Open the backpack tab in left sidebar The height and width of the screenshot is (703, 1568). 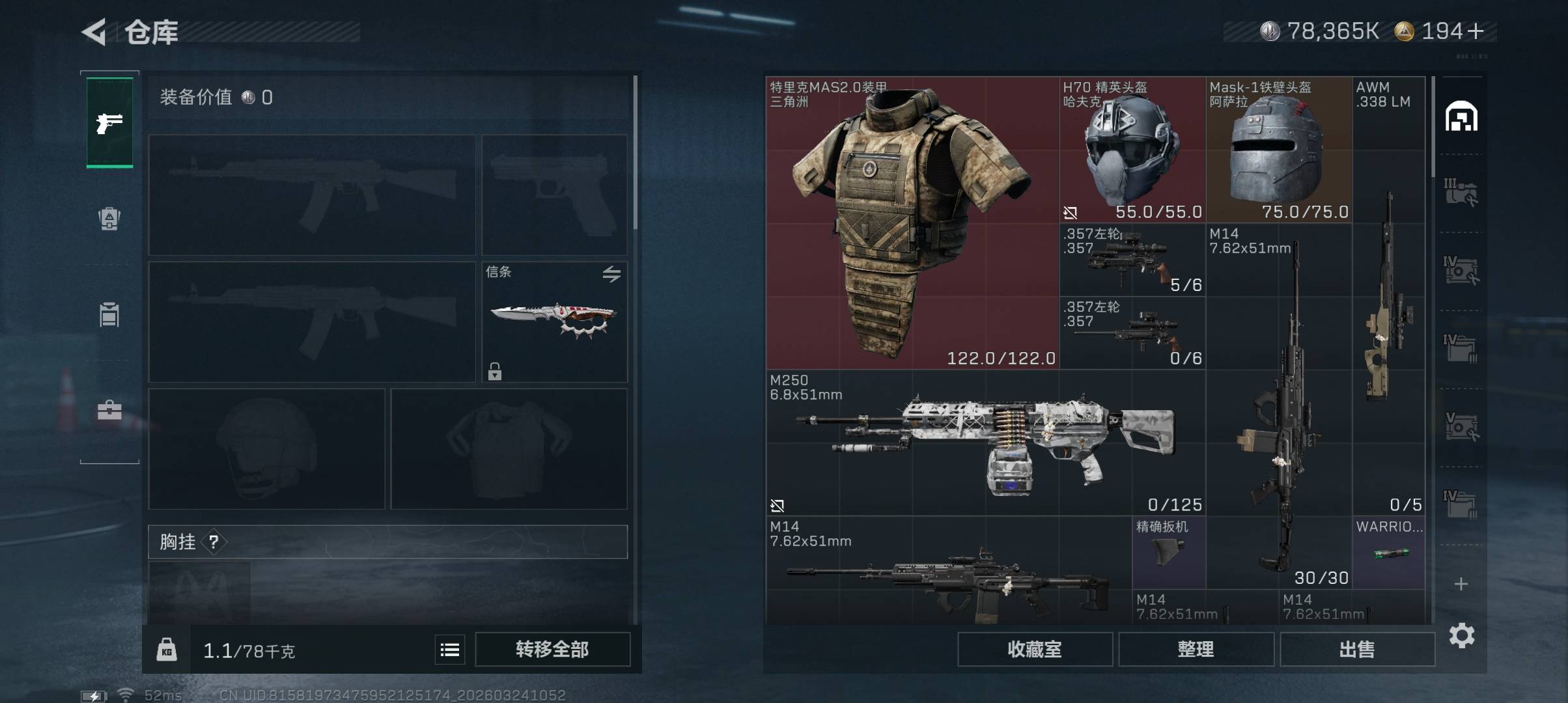tap(109, 219)
